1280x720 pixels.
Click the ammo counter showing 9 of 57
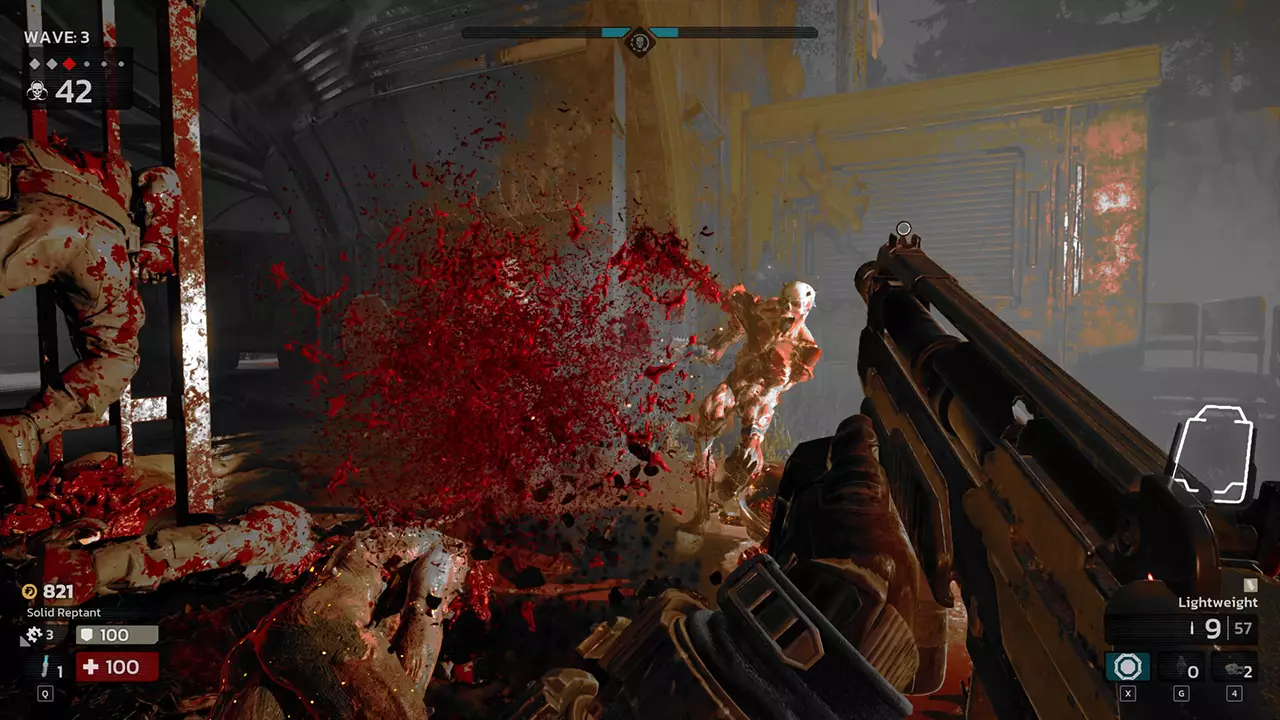click(x=1222, y=628)
